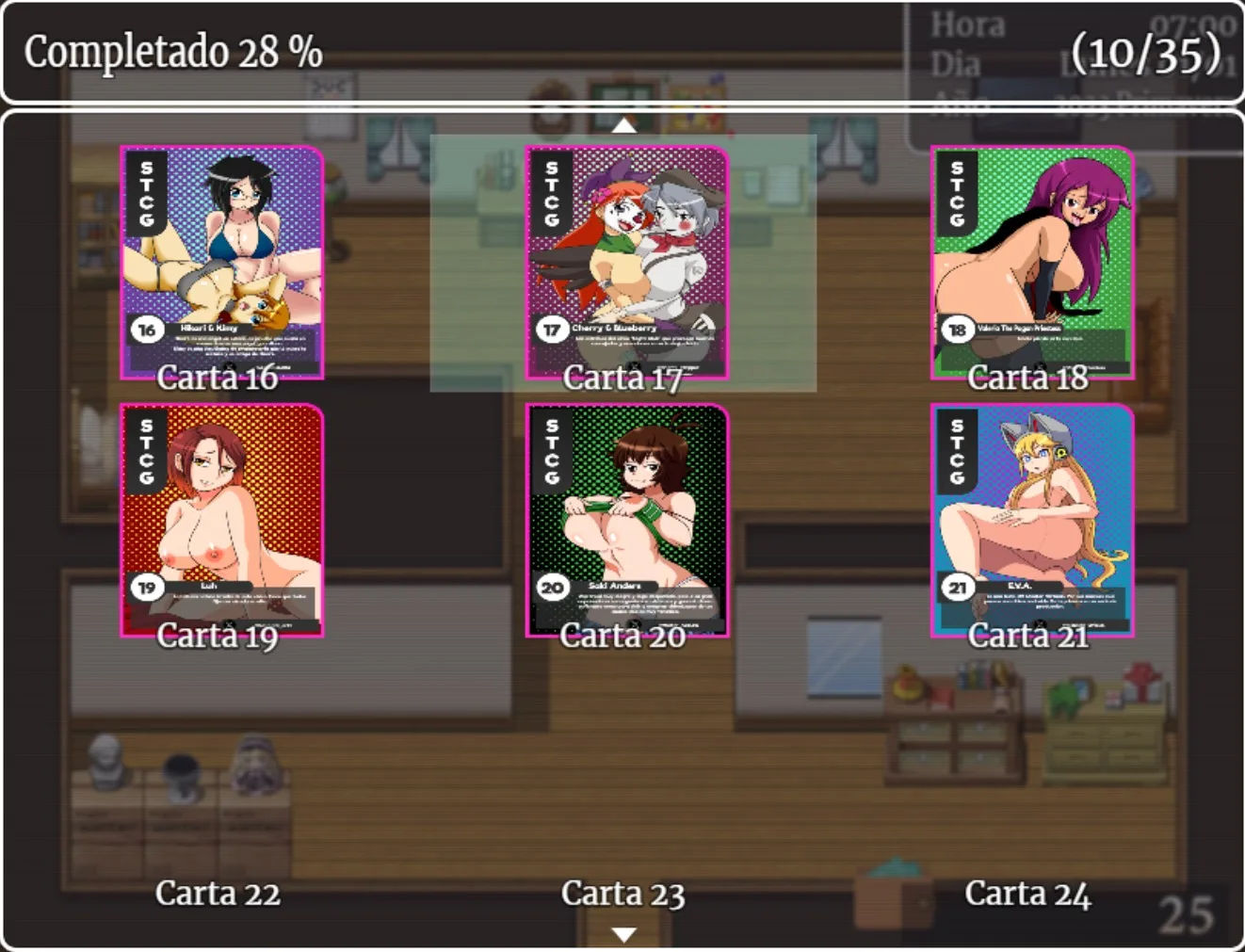View the Carta 21 card
This screenshot has width=1245, height=952.
click(x=1031, y=521)
